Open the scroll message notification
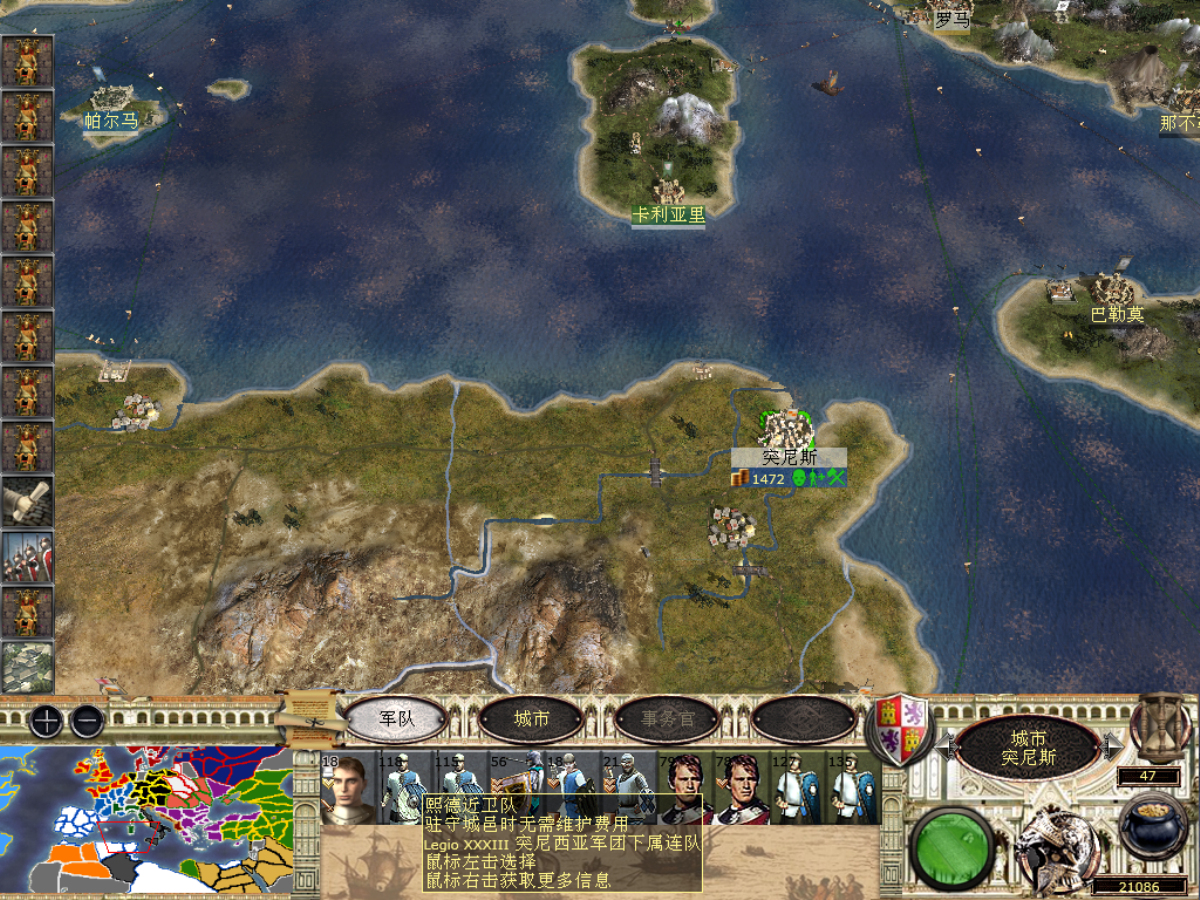The image size is (1200, 900). click(27, 501)
